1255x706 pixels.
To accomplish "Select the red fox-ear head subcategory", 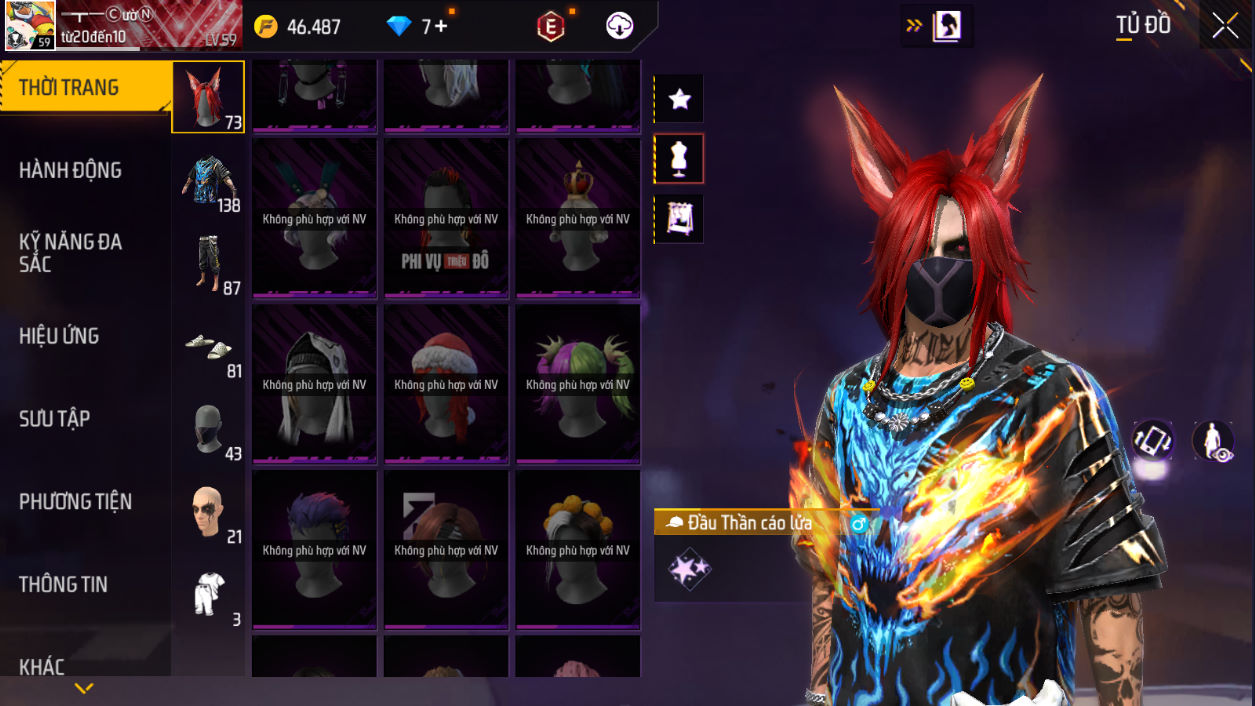I will 208,97.
